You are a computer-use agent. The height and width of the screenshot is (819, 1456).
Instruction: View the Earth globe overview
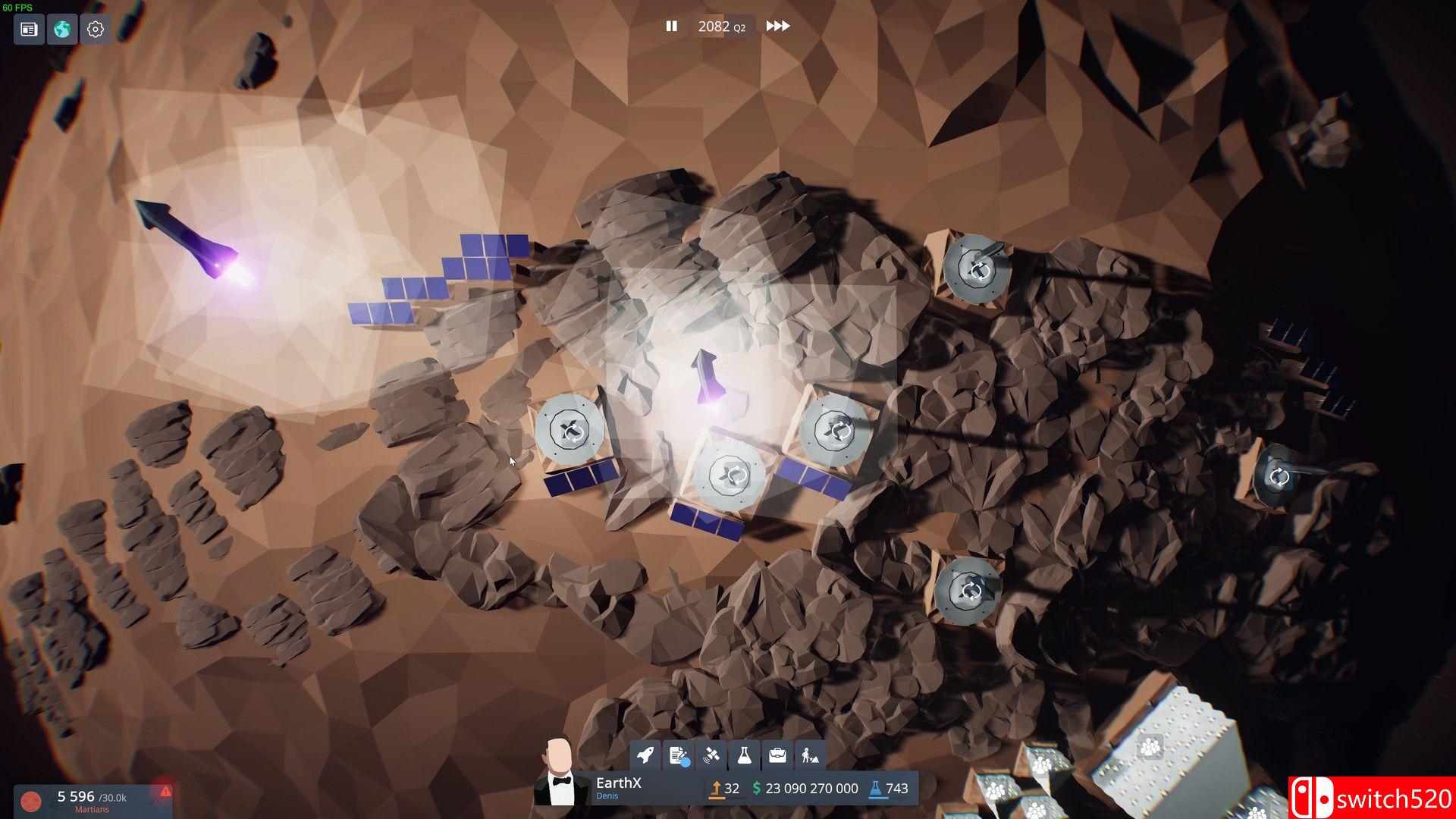tap(61, 29)
